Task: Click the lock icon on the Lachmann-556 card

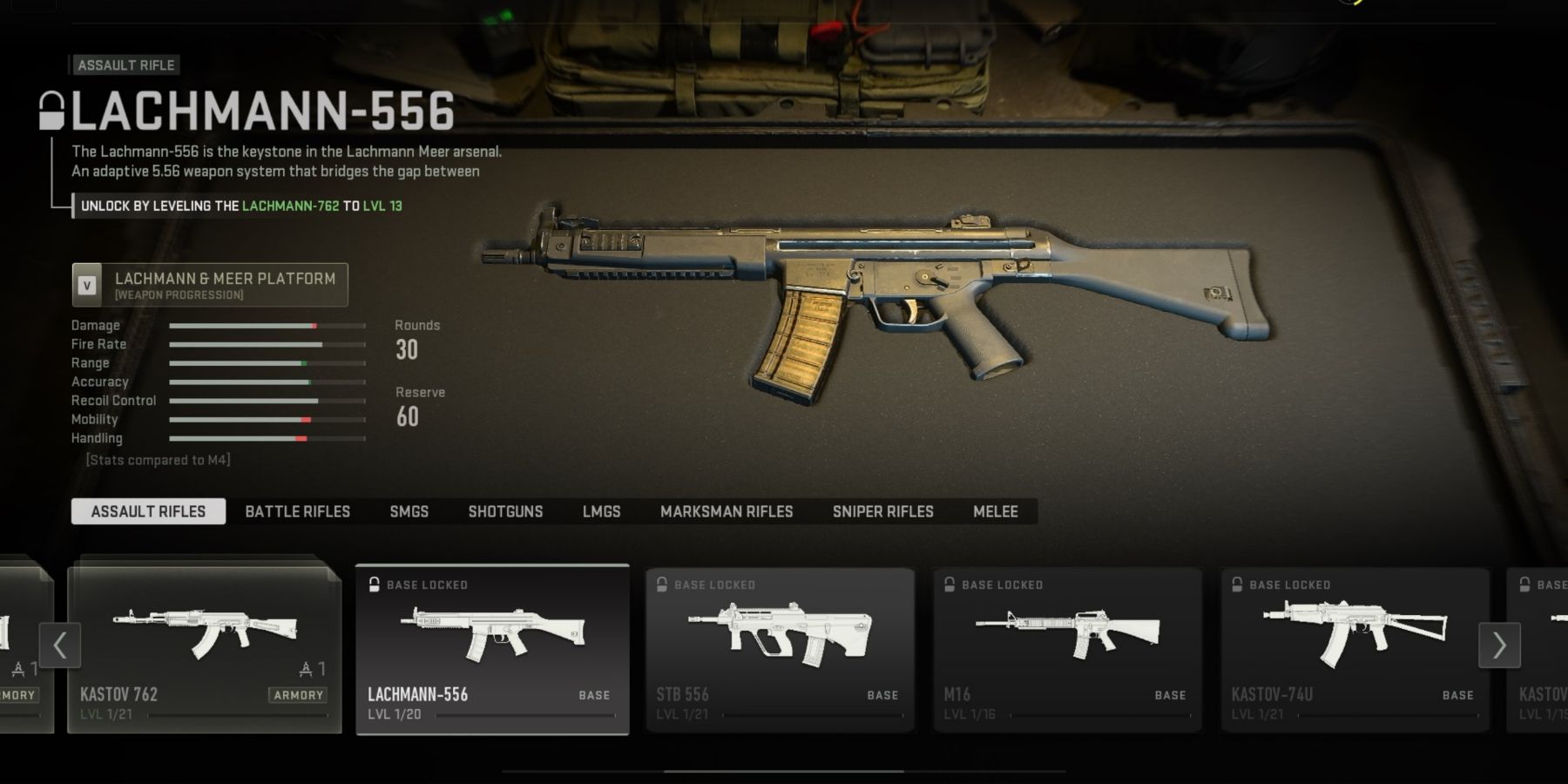Action: (375, 584)
